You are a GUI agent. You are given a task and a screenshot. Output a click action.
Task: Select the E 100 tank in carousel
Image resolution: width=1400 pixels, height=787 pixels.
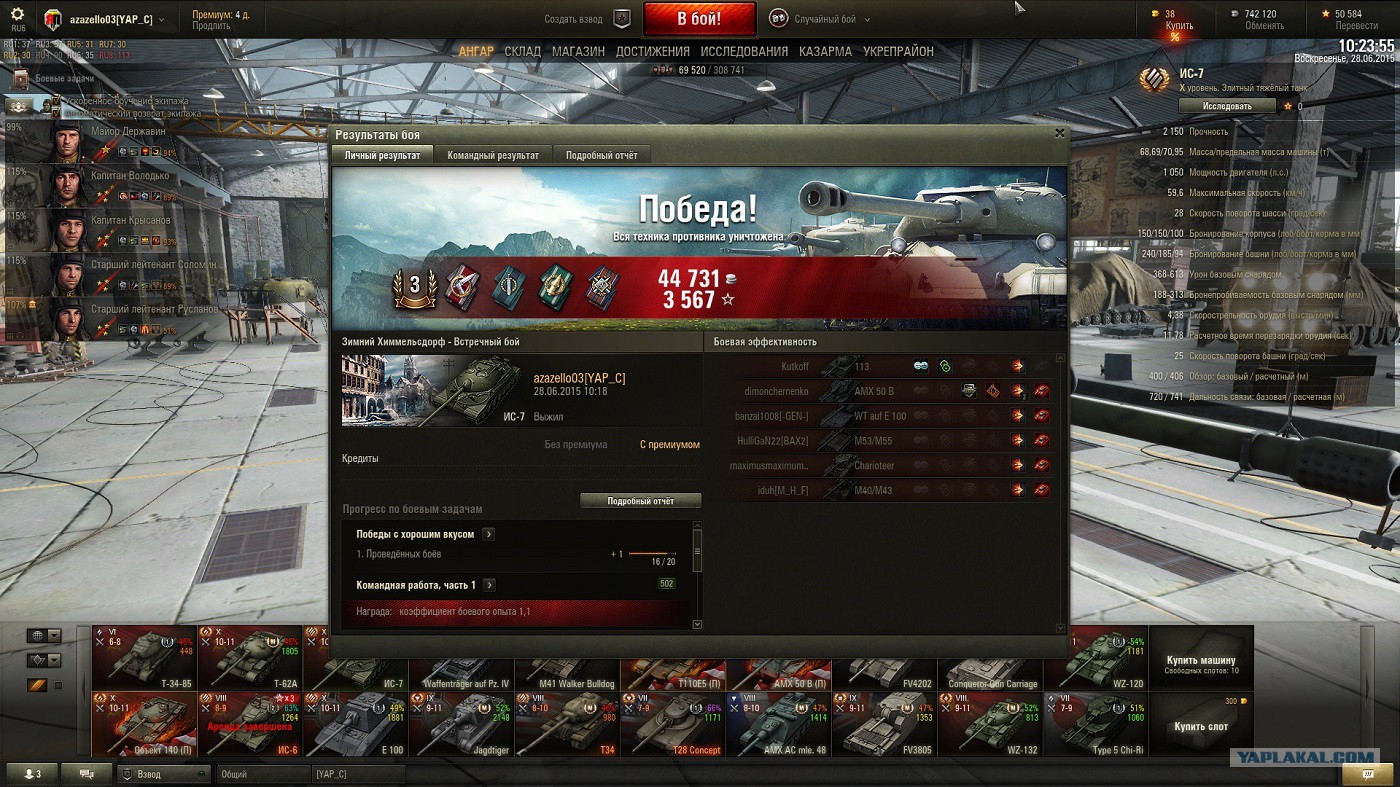355,724
